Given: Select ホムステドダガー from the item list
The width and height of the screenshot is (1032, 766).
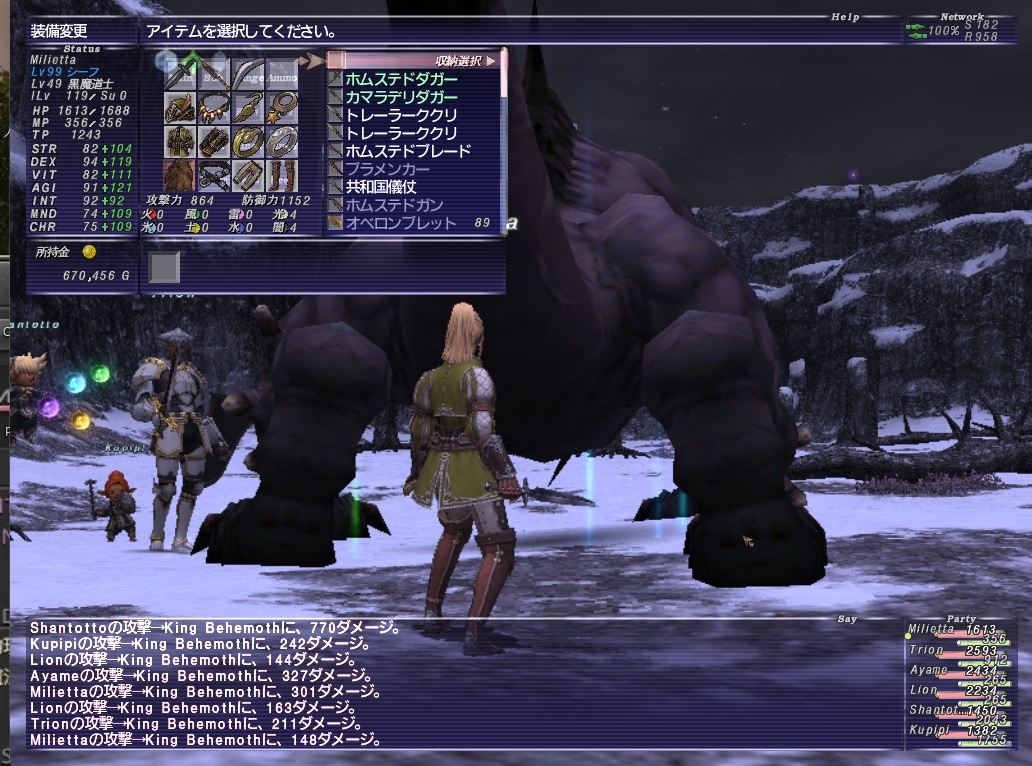Looking at the screenshot, I should coord(401,79).
